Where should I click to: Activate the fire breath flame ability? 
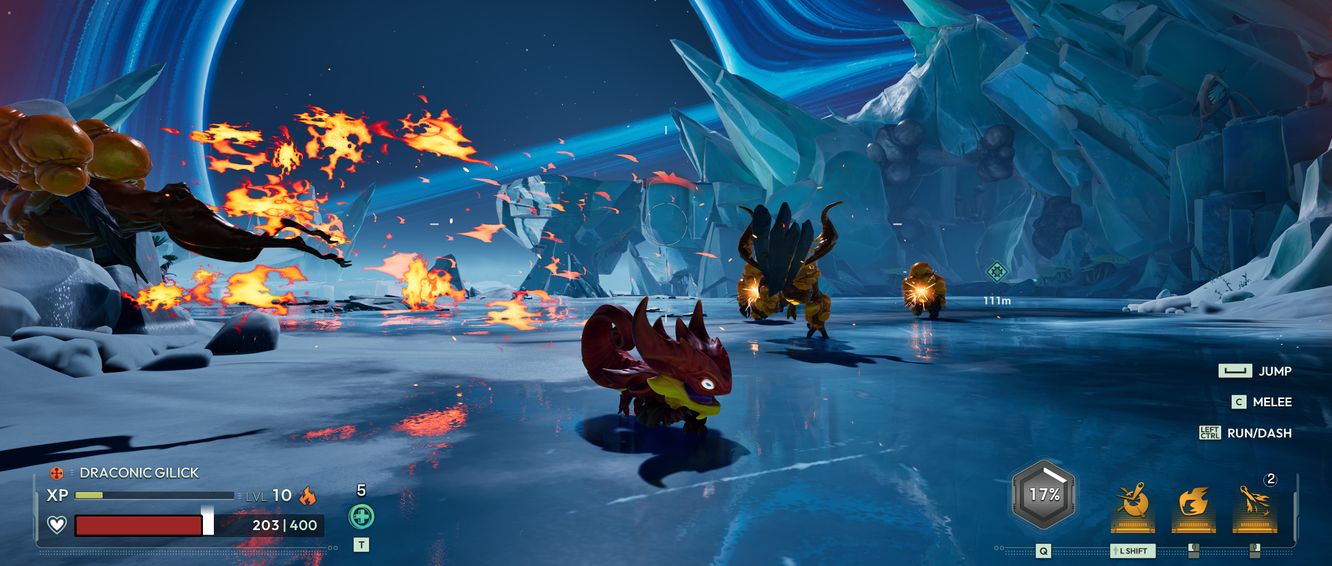pyautogui.click(x=1193, y=501)
